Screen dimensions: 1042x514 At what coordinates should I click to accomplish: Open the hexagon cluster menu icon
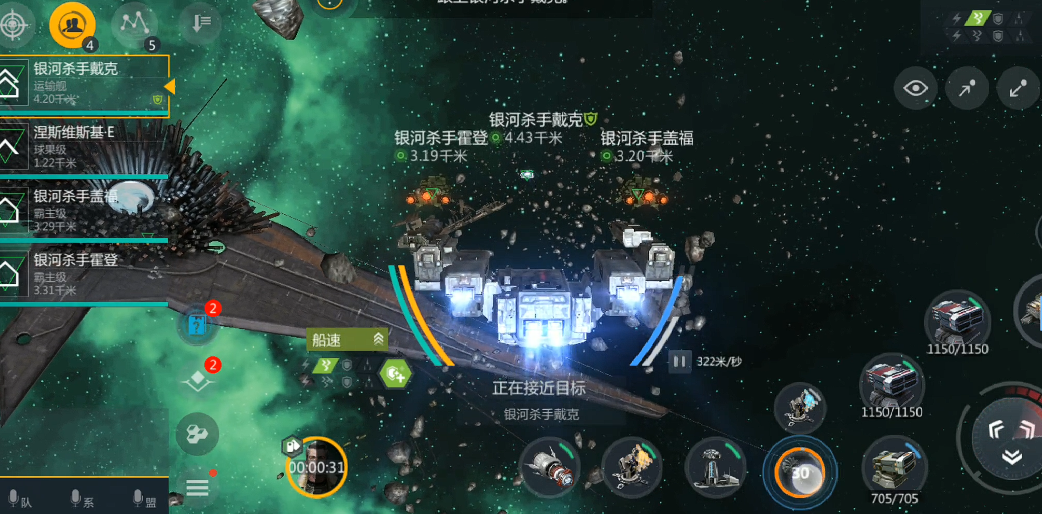[197, 434]
